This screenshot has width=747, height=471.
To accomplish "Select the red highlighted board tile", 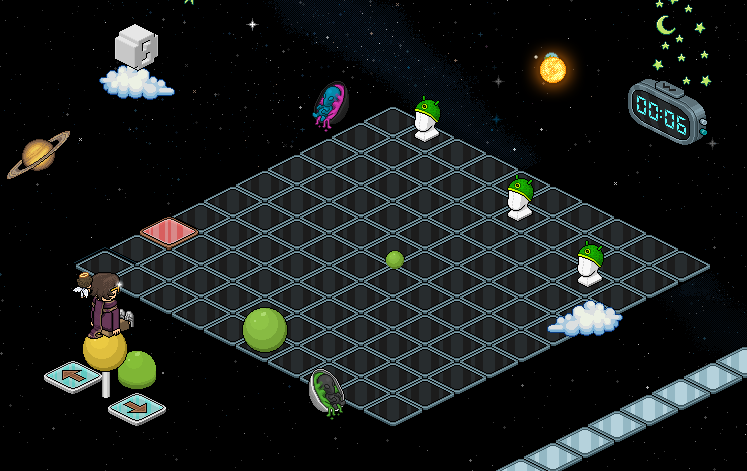I will (168, 231).
